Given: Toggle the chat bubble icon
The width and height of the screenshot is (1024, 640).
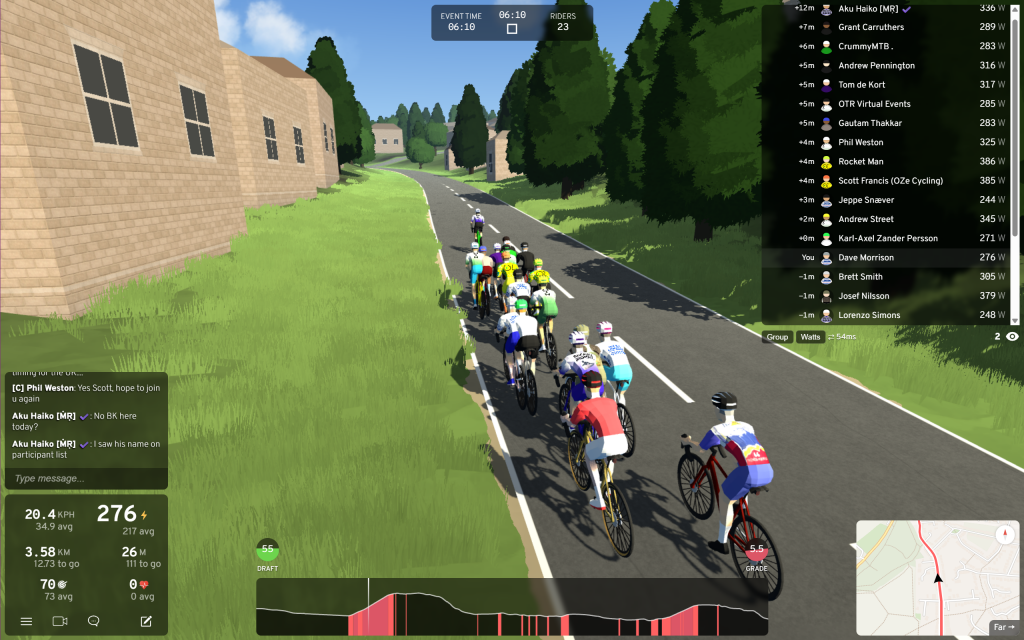Looking at the screenshot, I should point(93,621).
